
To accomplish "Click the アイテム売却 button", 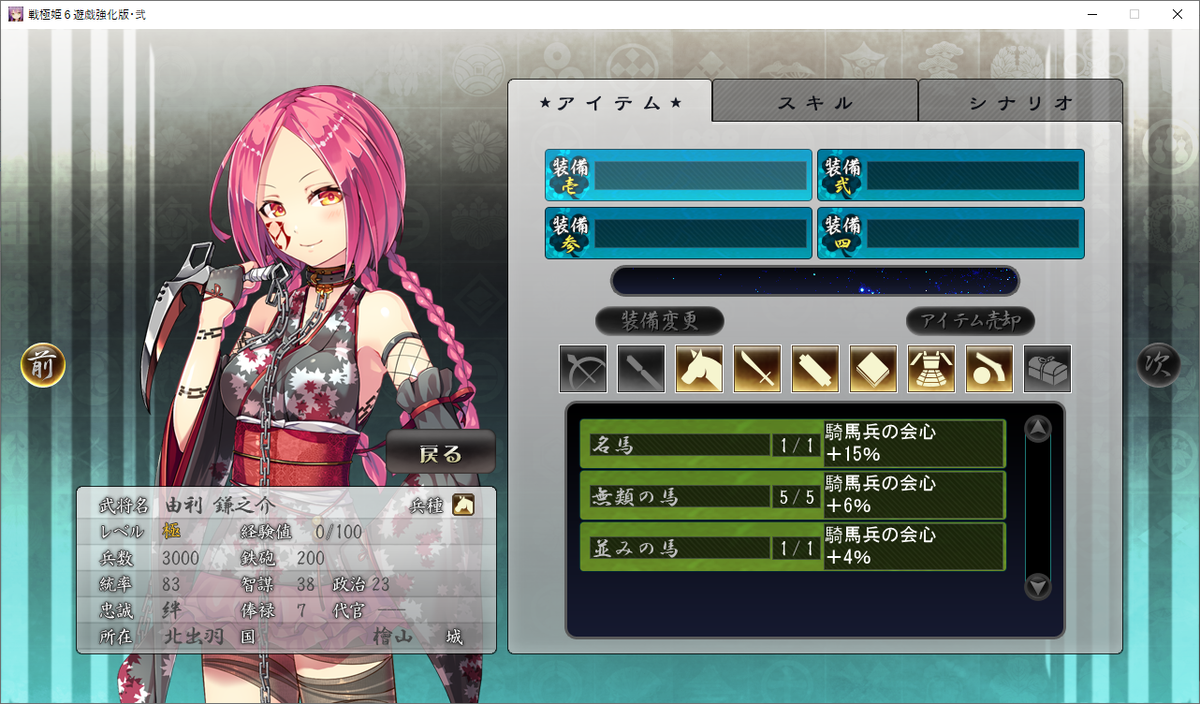I will [970, 321].
